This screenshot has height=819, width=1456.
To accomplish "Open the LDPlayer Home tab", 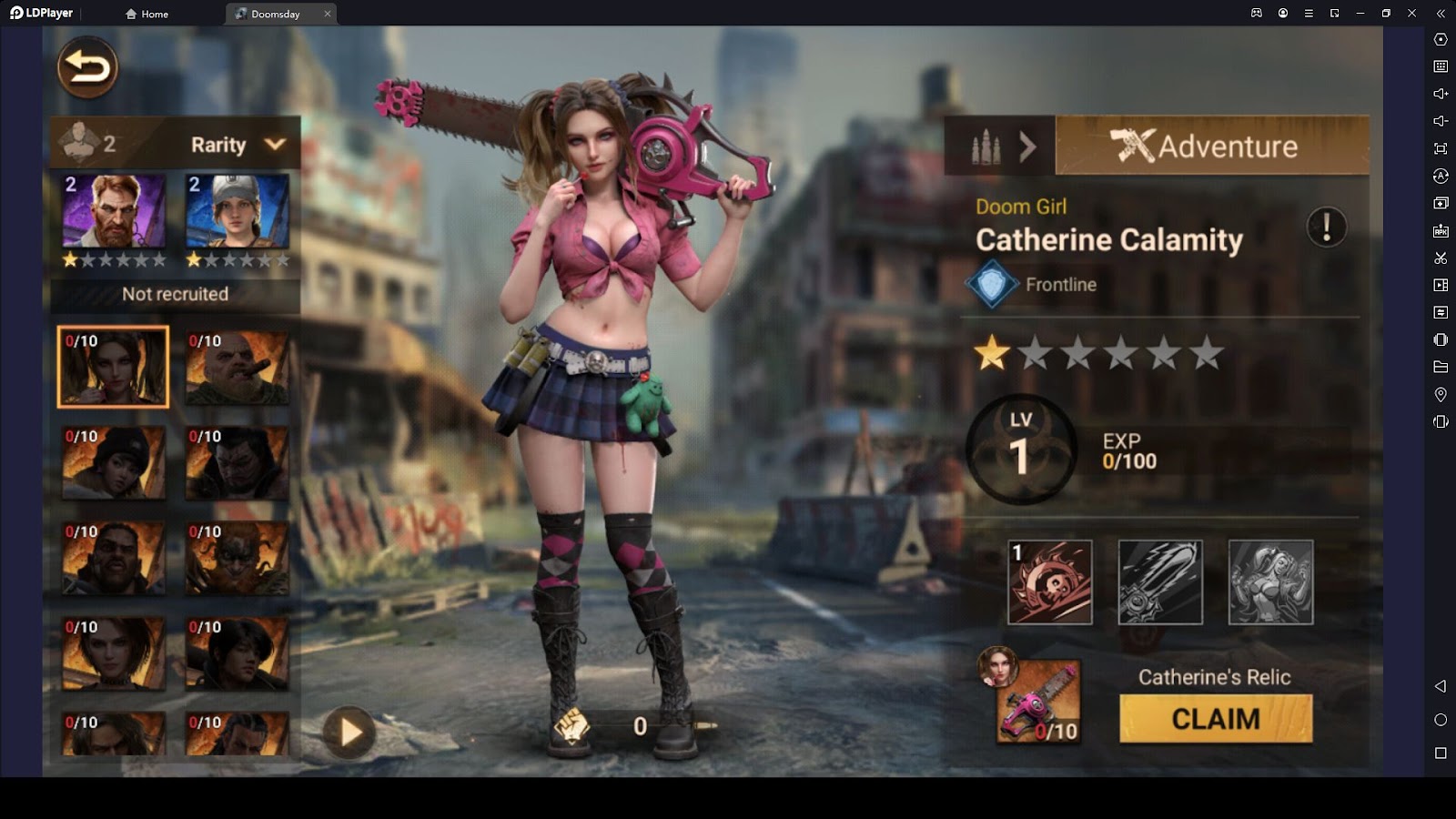I will point(147,14).
